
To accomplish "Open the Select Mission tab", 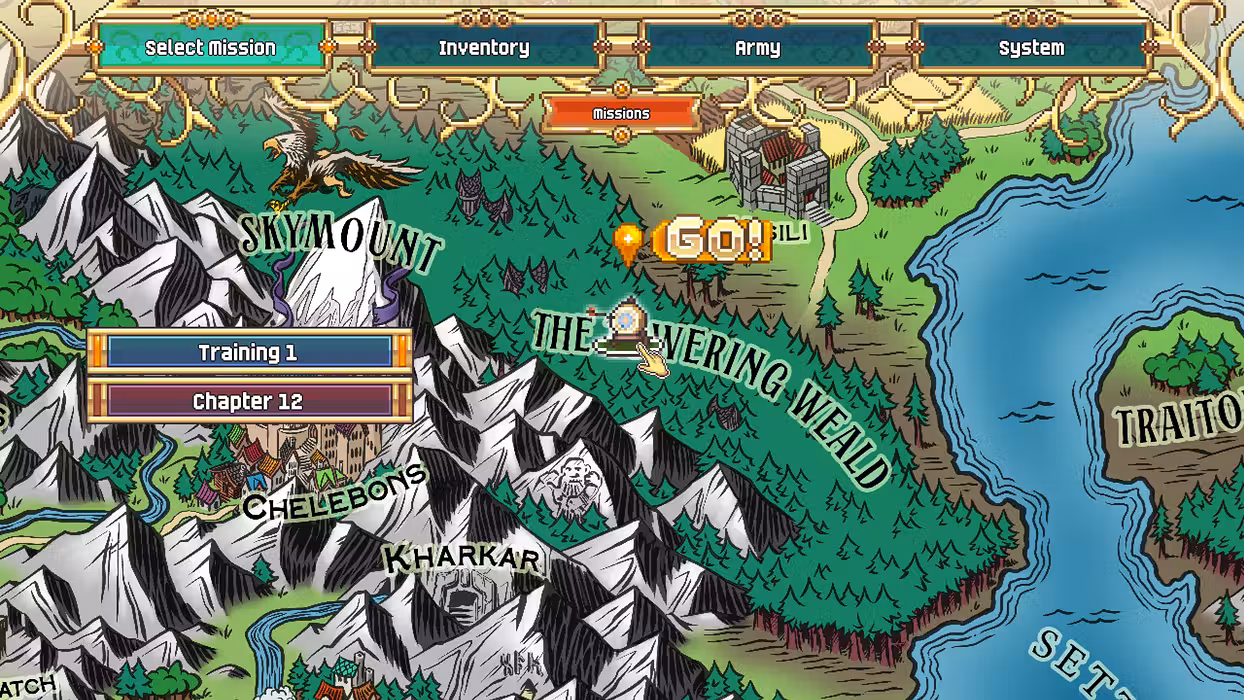I will (x=210, y=47).
